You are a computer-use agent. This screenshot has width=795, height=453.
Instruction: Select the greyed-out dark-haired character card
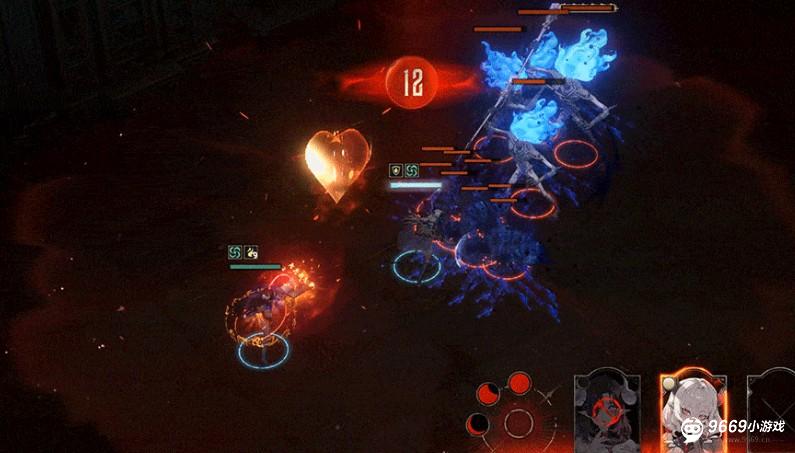(x=608, y=412)
